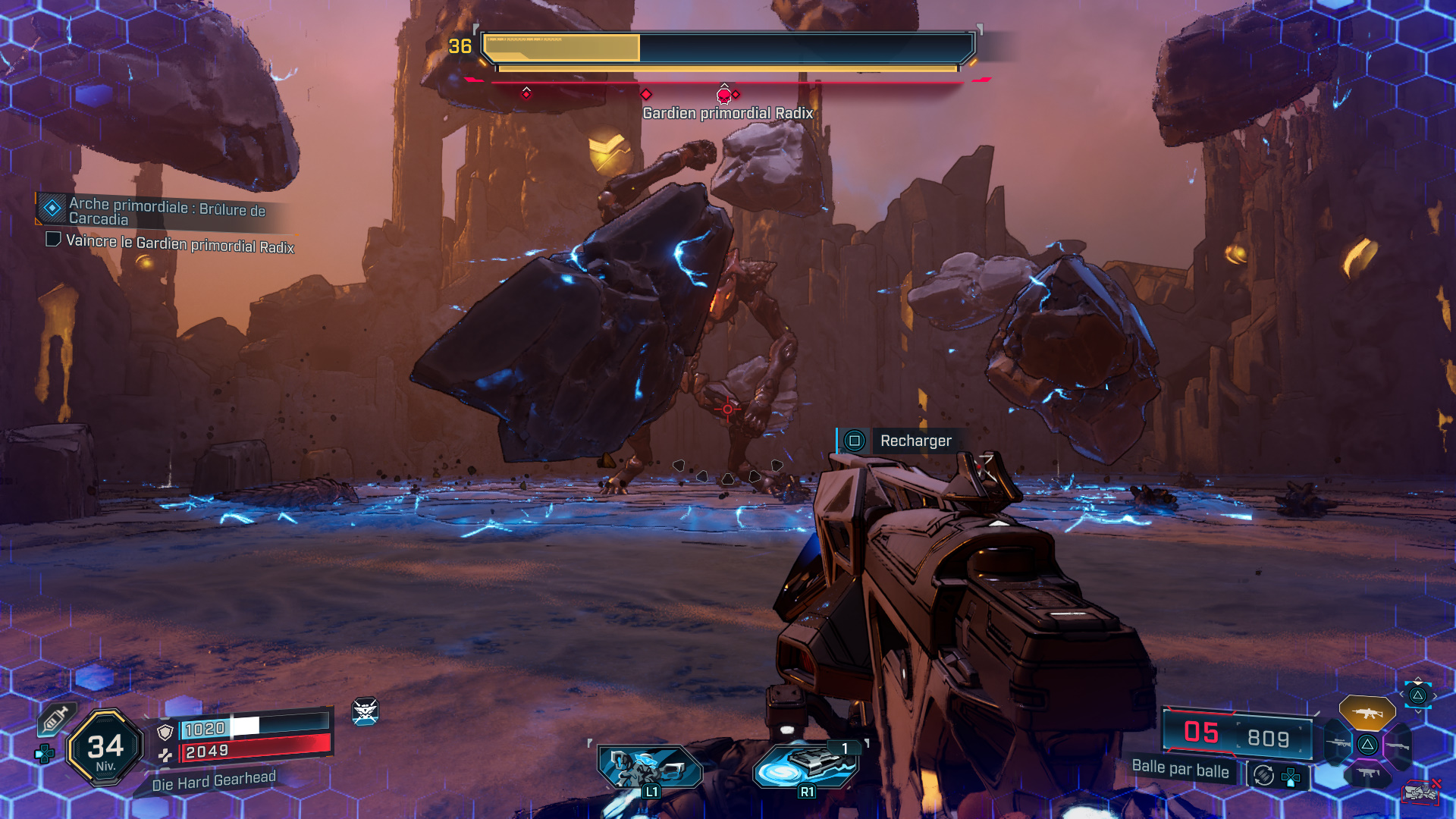Use the R1 ordnance ability icon
Image resolution: width=1456 pixels, height=819 pixels.
pos(806,766)
